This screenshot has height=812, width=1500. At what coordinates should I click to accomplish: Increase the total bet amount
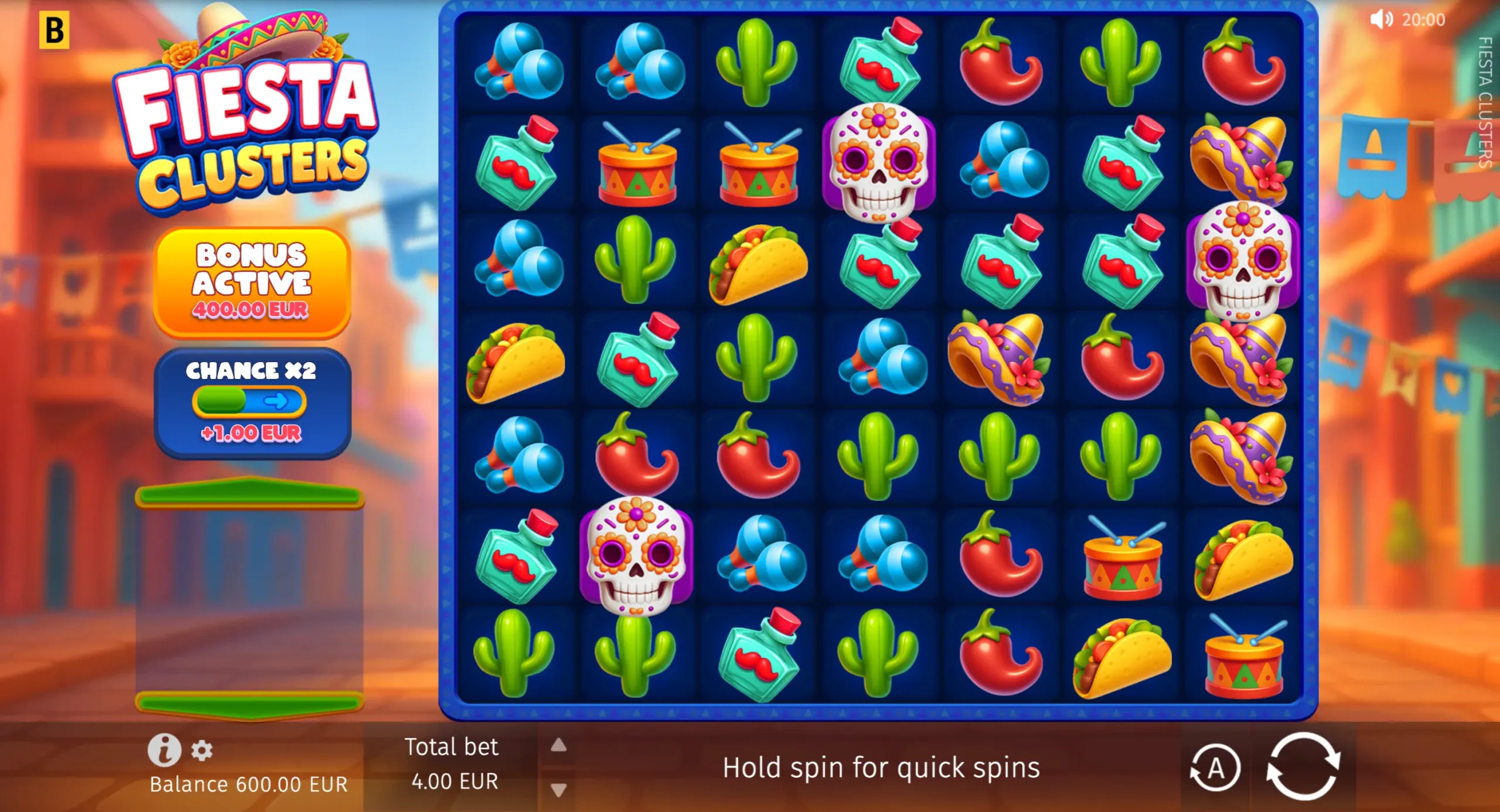click(x=560, y=745)
